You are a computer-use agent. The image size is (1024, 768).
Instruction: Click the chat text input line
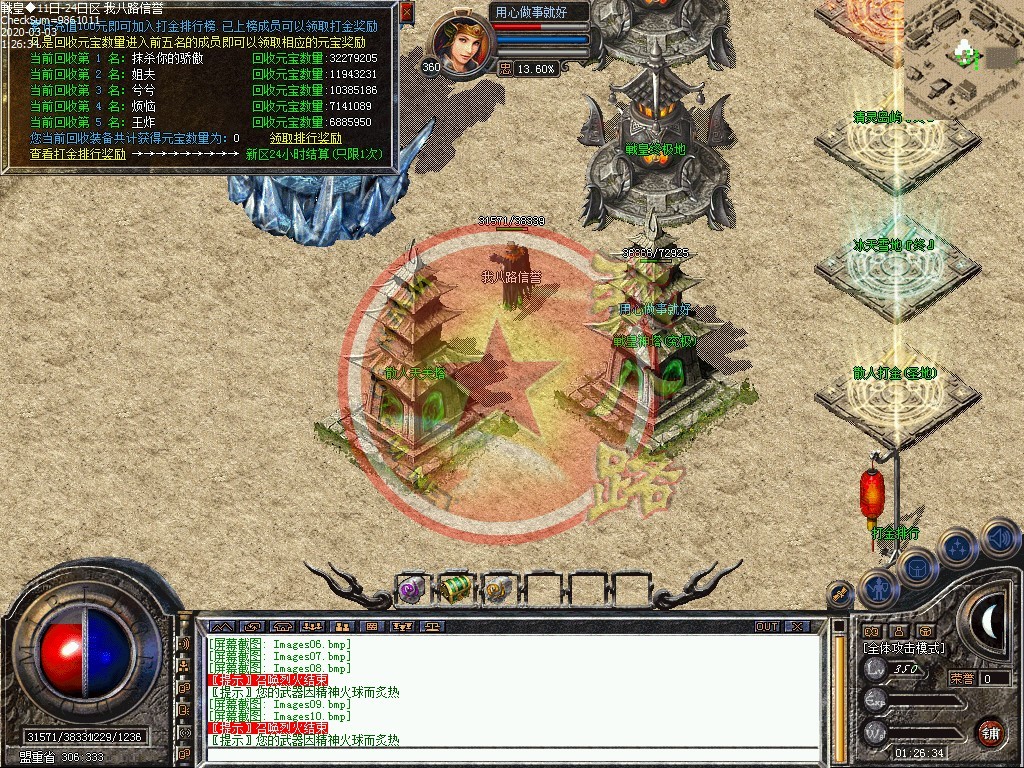[500, 754]
